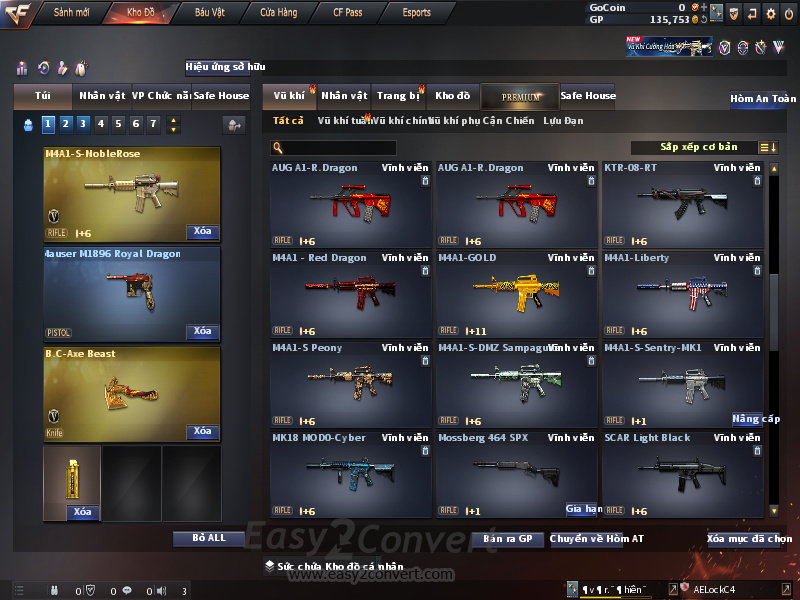Select bag loadout number 3
The height and width of the screenshot is (600, 800).
(83, 124)
